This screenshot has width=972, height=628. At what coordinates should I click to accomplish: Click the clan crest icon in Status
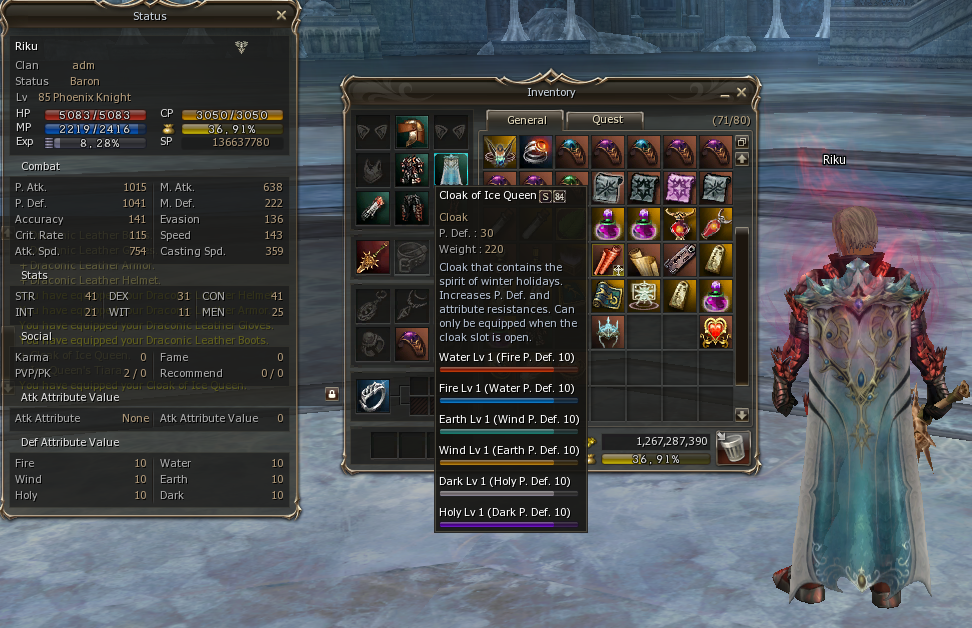(241, 47)
